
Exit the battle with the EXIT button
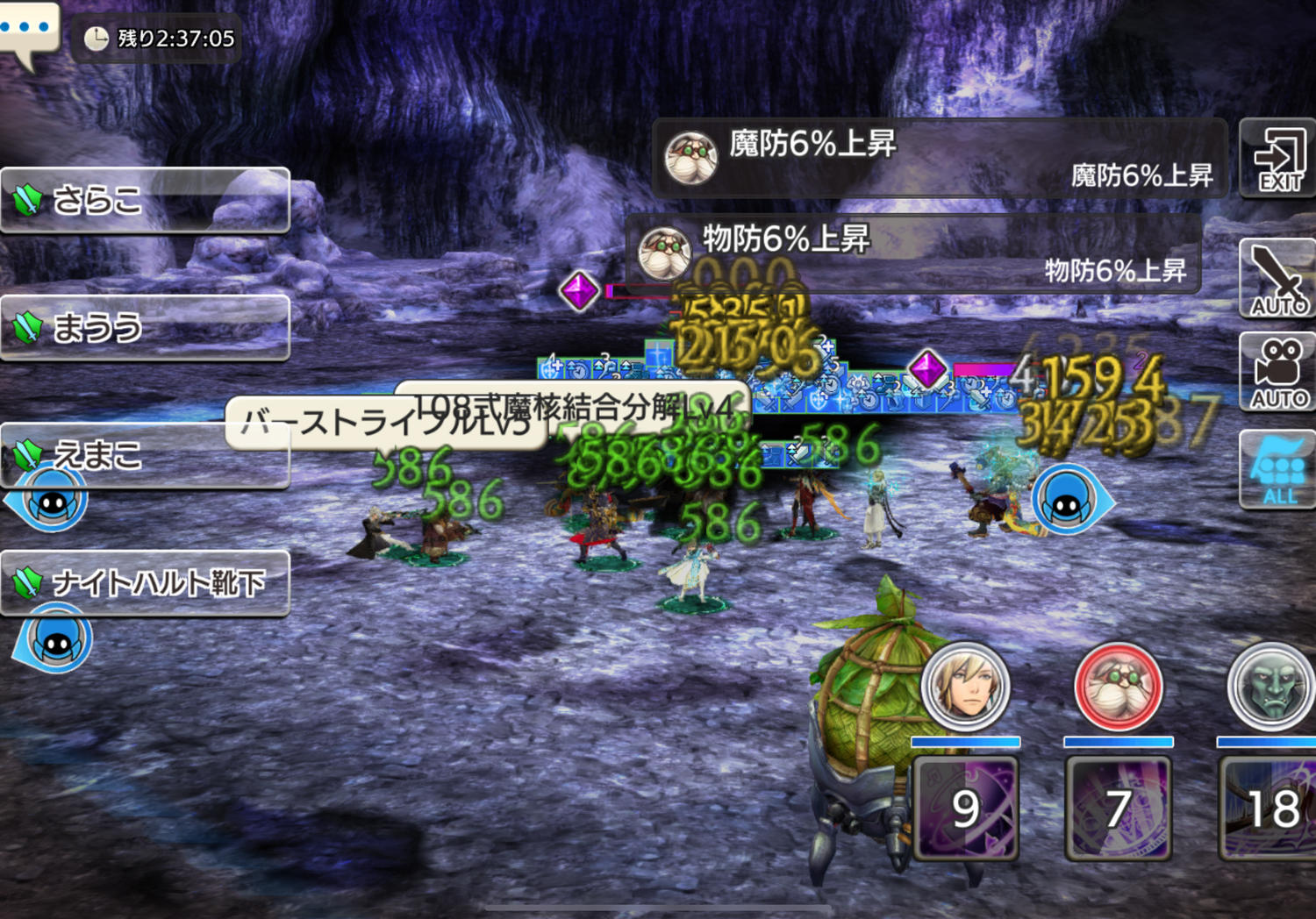[x=1278, y=159]
